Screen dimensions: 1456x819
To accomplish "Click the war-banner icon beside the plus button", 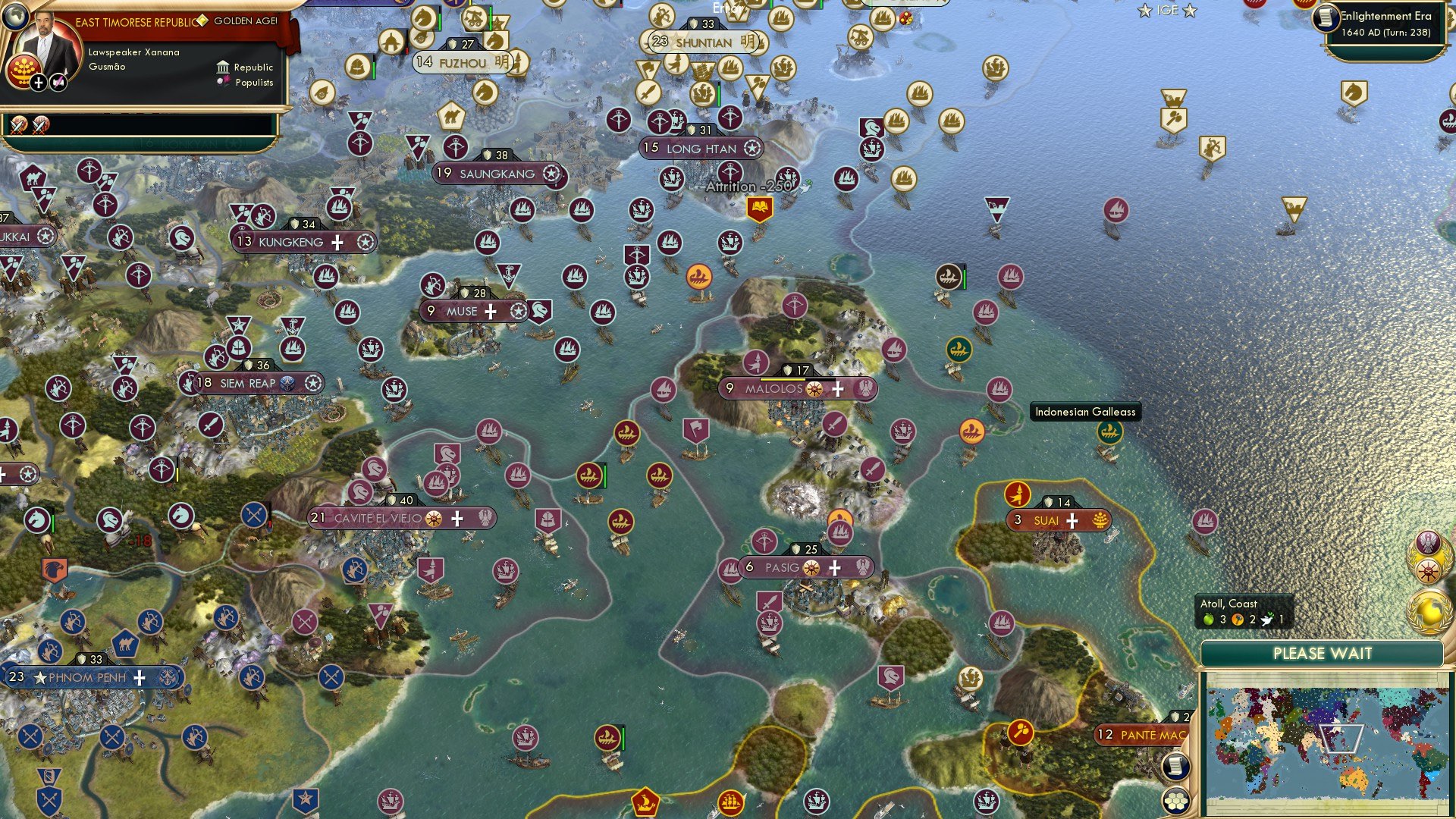I will click(57, 82).
